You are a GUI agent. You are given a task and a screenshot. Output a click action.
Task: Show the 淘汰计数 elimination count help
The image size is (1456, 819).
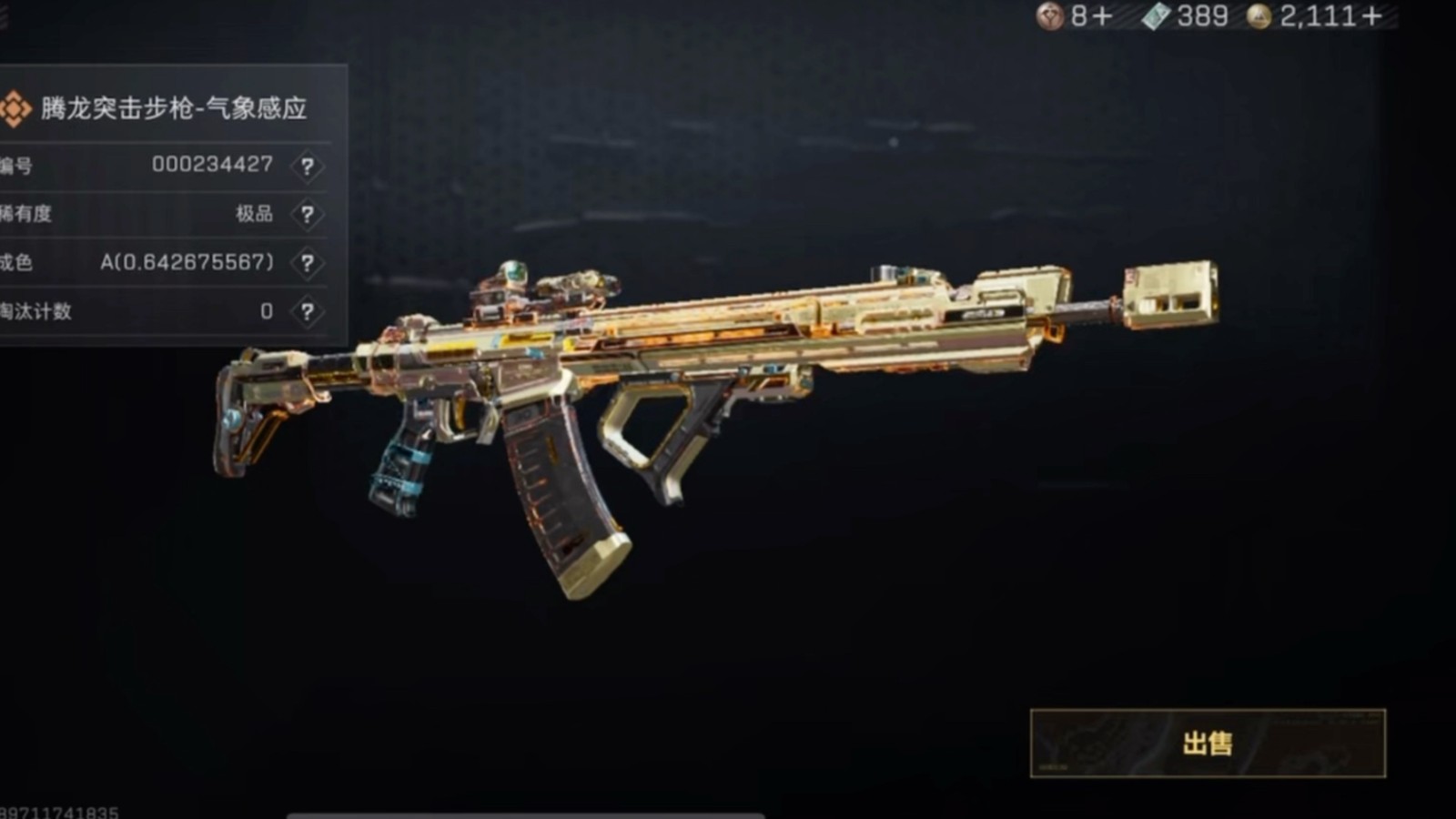308,312
